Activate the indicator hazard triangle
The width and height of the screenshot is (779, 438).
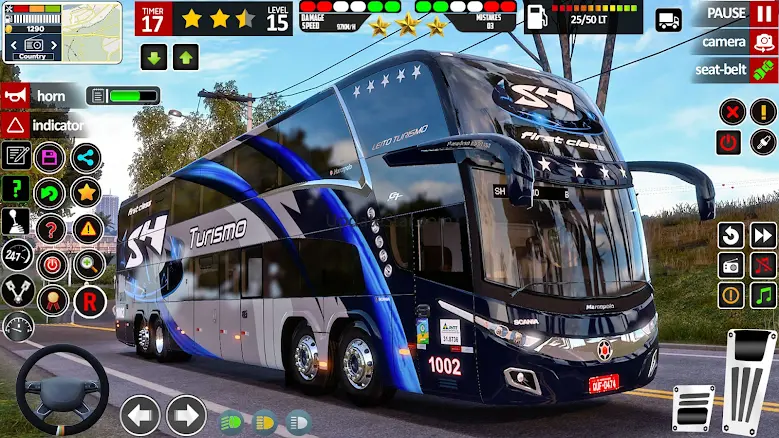15,126
